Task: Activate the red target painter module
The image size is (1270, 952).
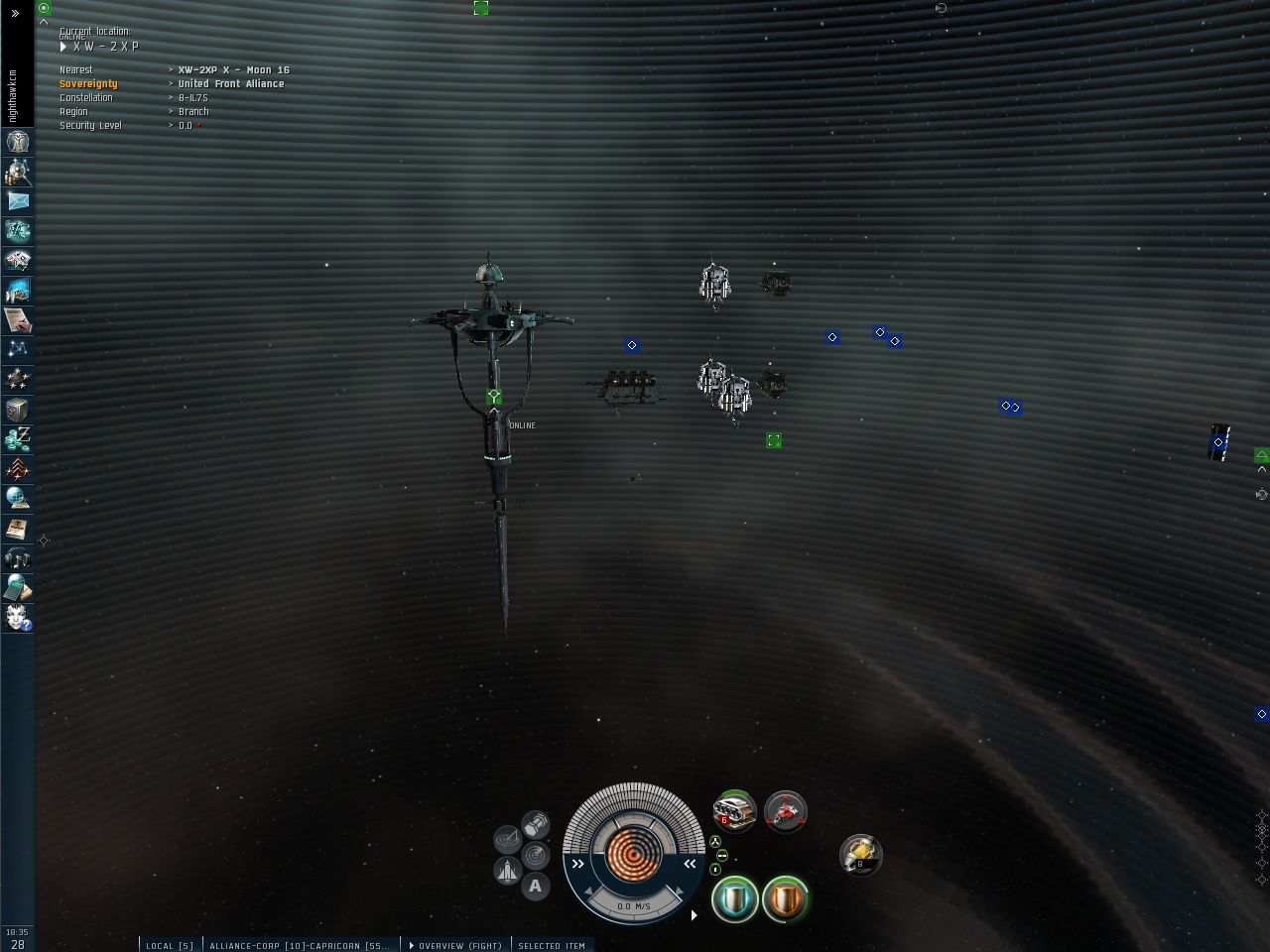Action: pyautogui.click(x=786, y=812)
